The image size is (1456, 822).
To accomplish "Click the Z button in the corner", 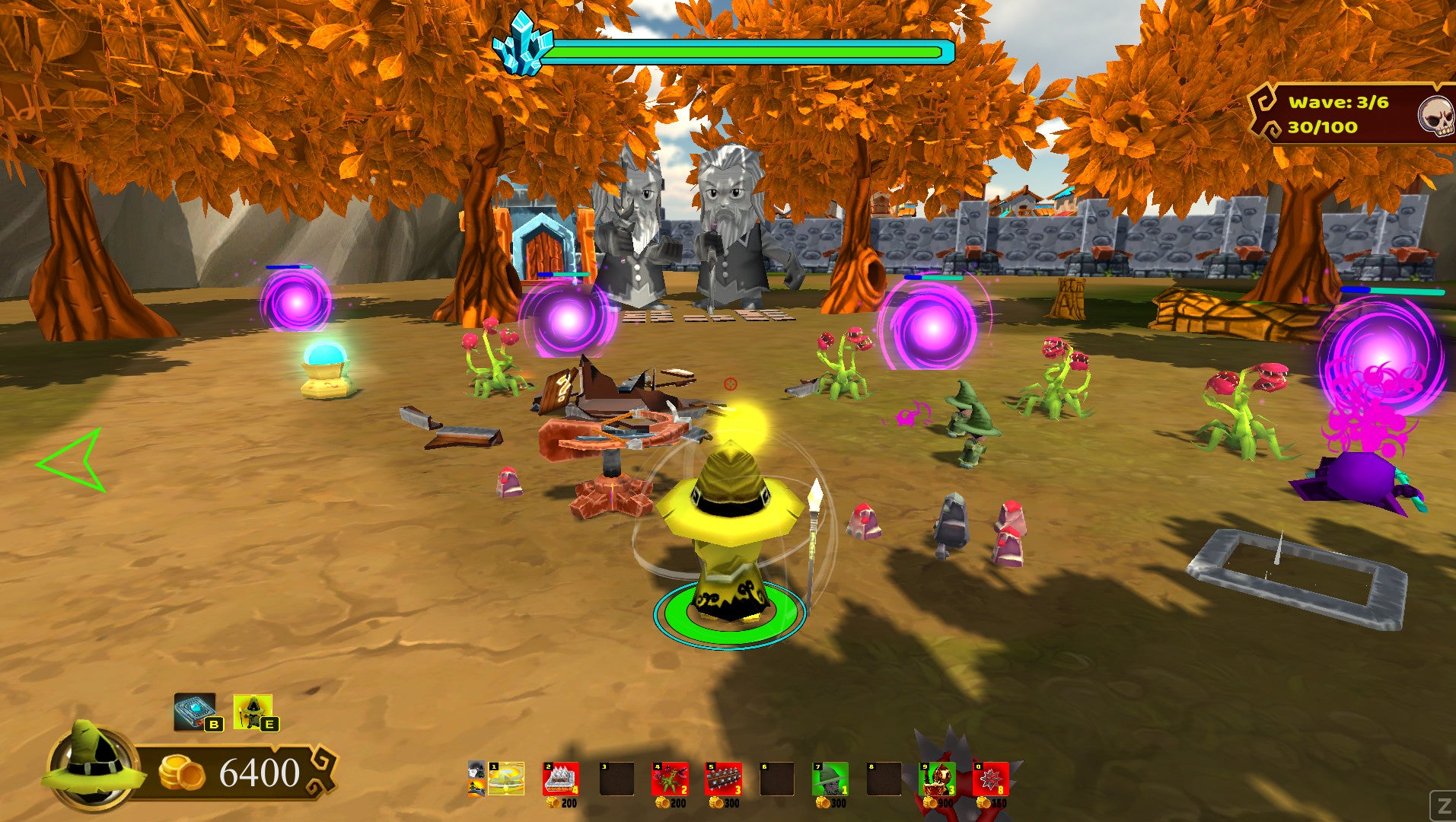I will pos(1442,805).
